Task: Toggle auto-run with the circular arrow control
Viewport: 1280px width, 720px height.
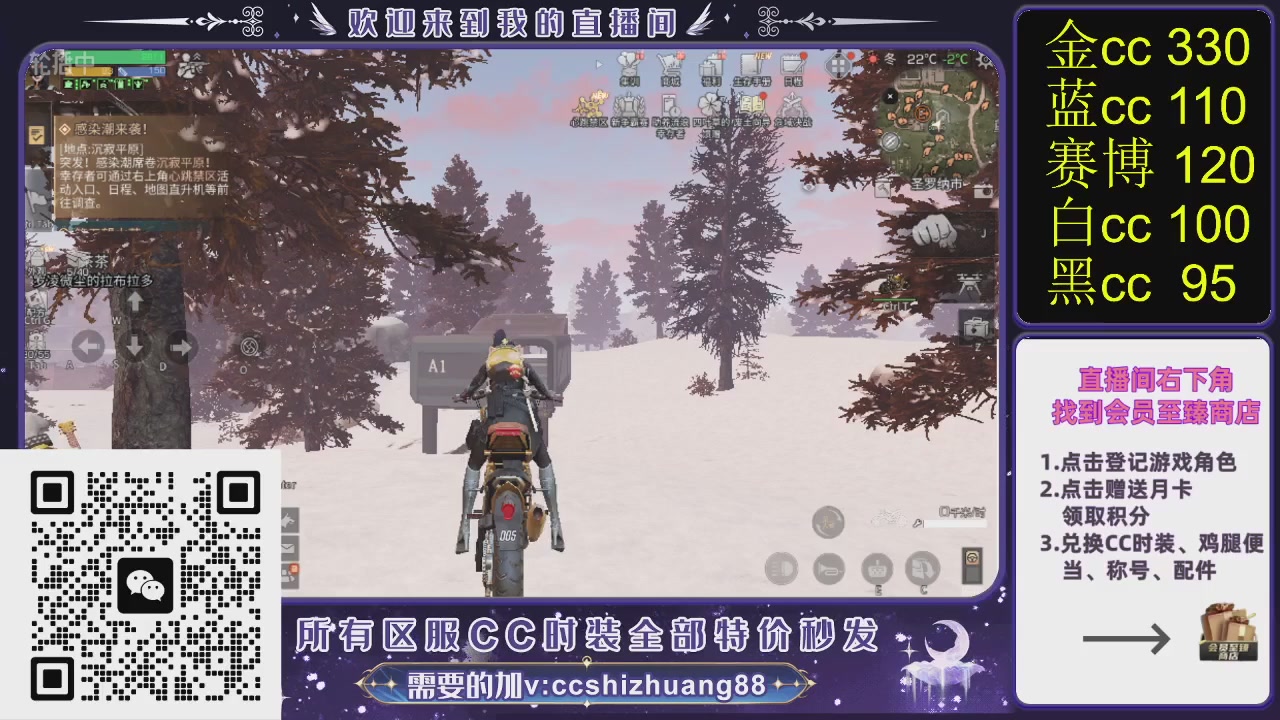Action: (x=828, y=522)
